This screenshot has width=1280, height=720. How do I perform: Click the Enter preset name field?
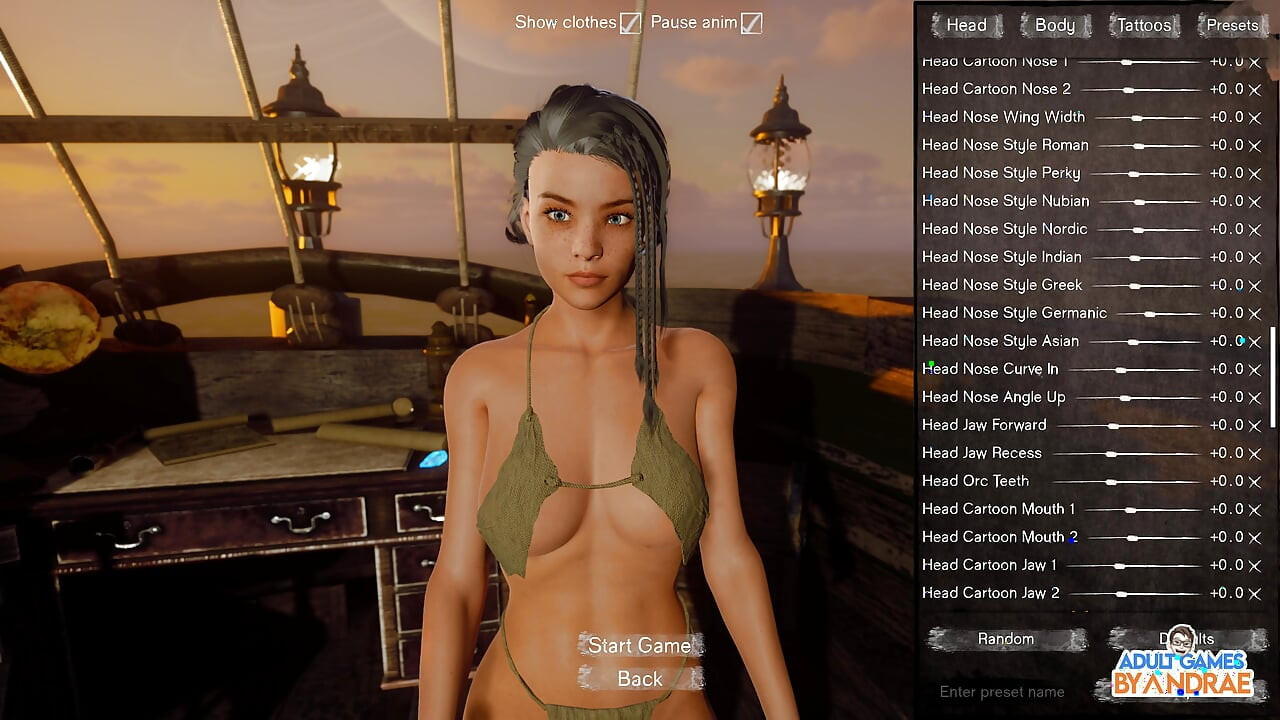(1002, 691)
